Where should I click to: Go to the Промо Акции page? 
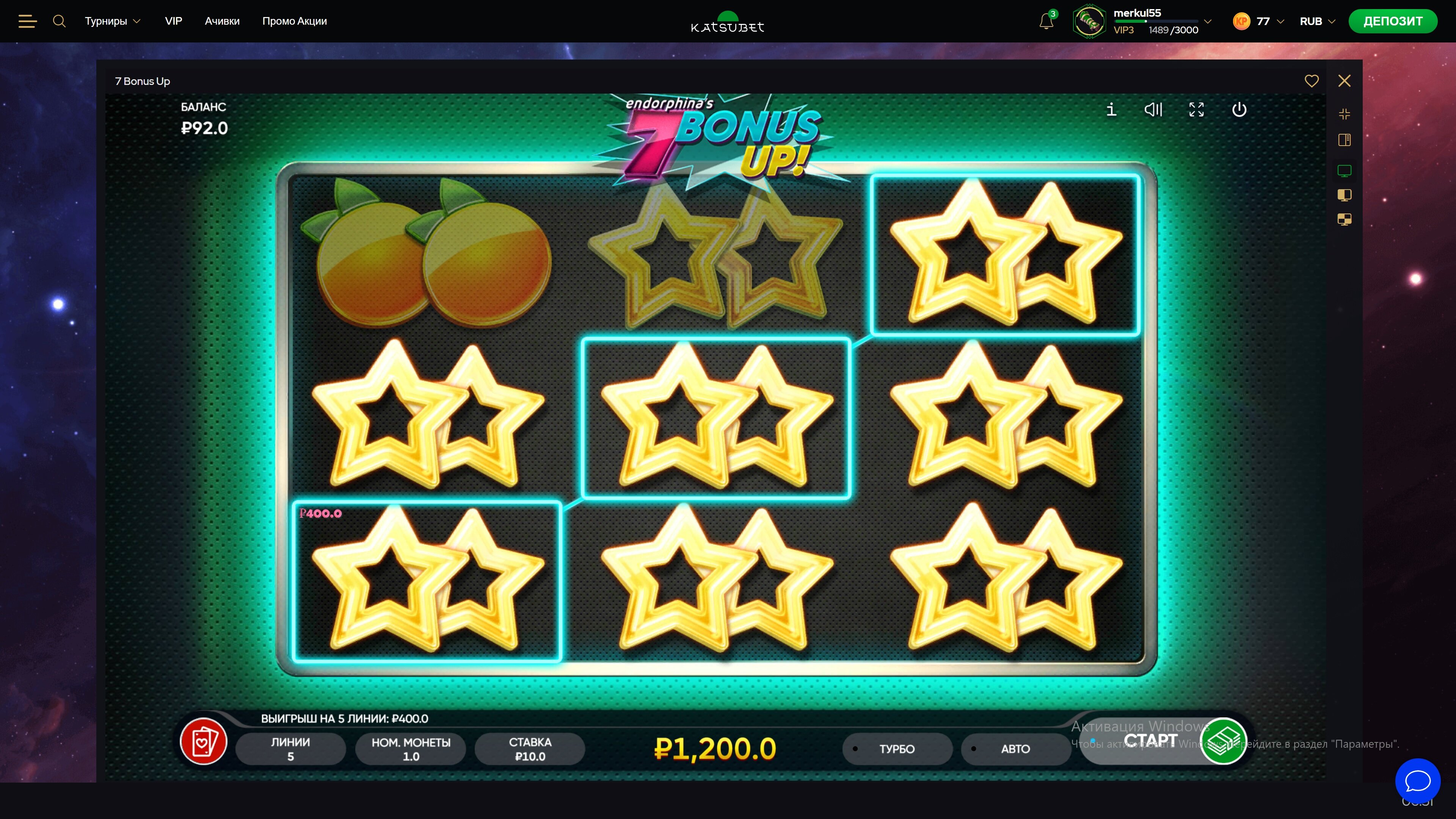(295, 22)
